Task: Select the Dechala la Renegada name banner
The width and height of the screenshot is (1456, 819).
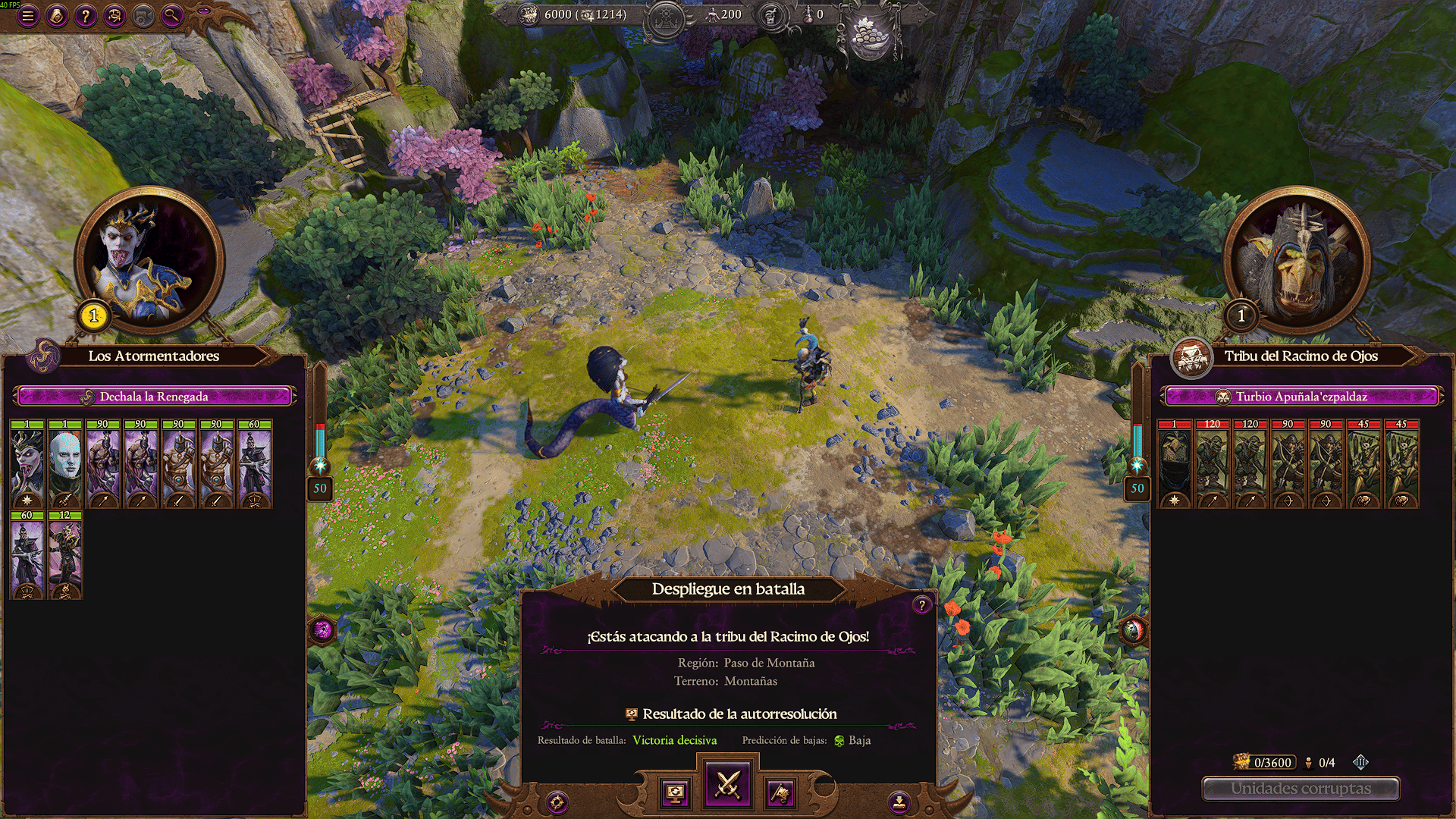Action: click(x=154, y=397)
